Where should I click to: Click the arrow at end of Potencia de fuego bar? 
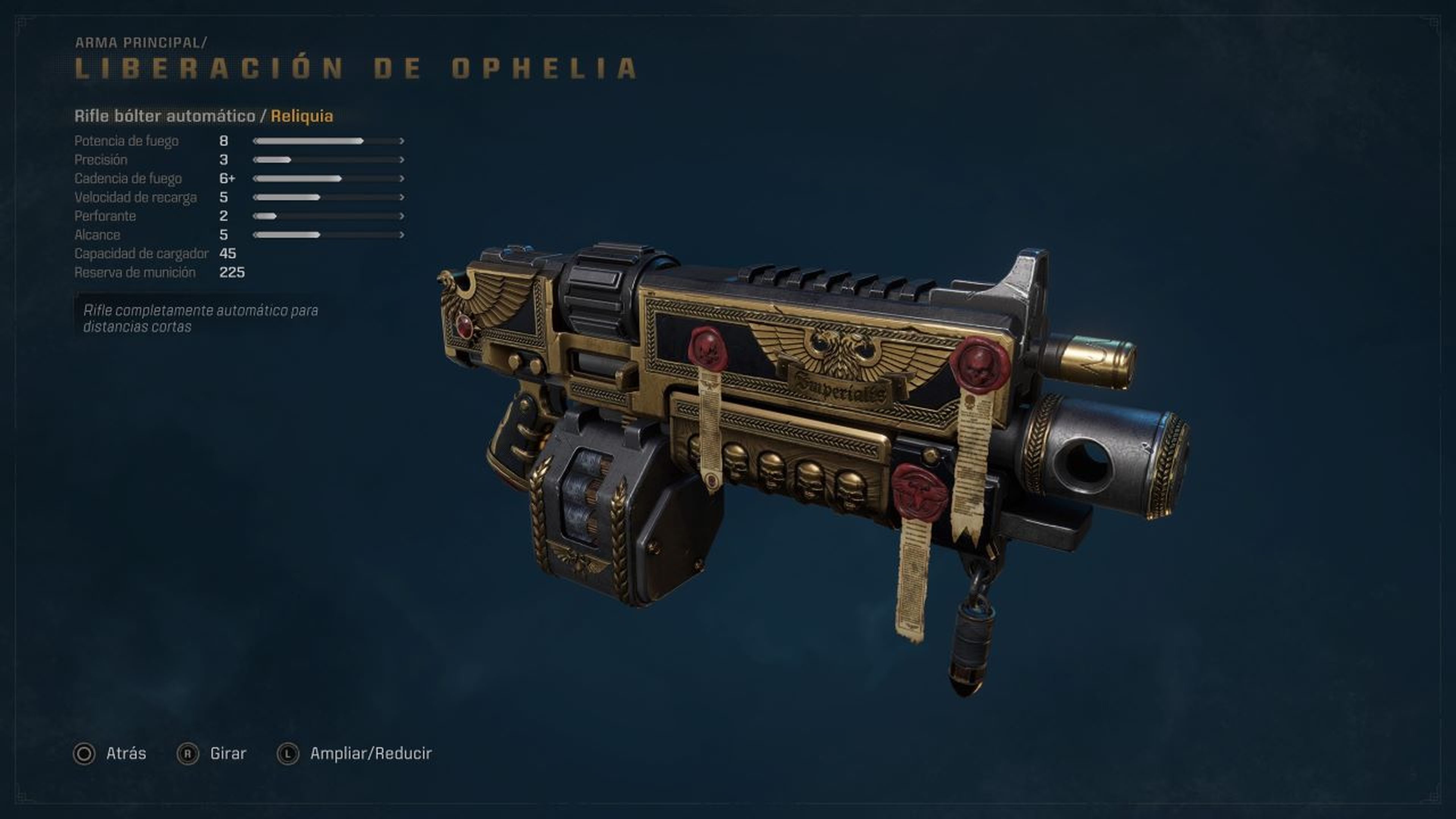[x=402, y=141]
